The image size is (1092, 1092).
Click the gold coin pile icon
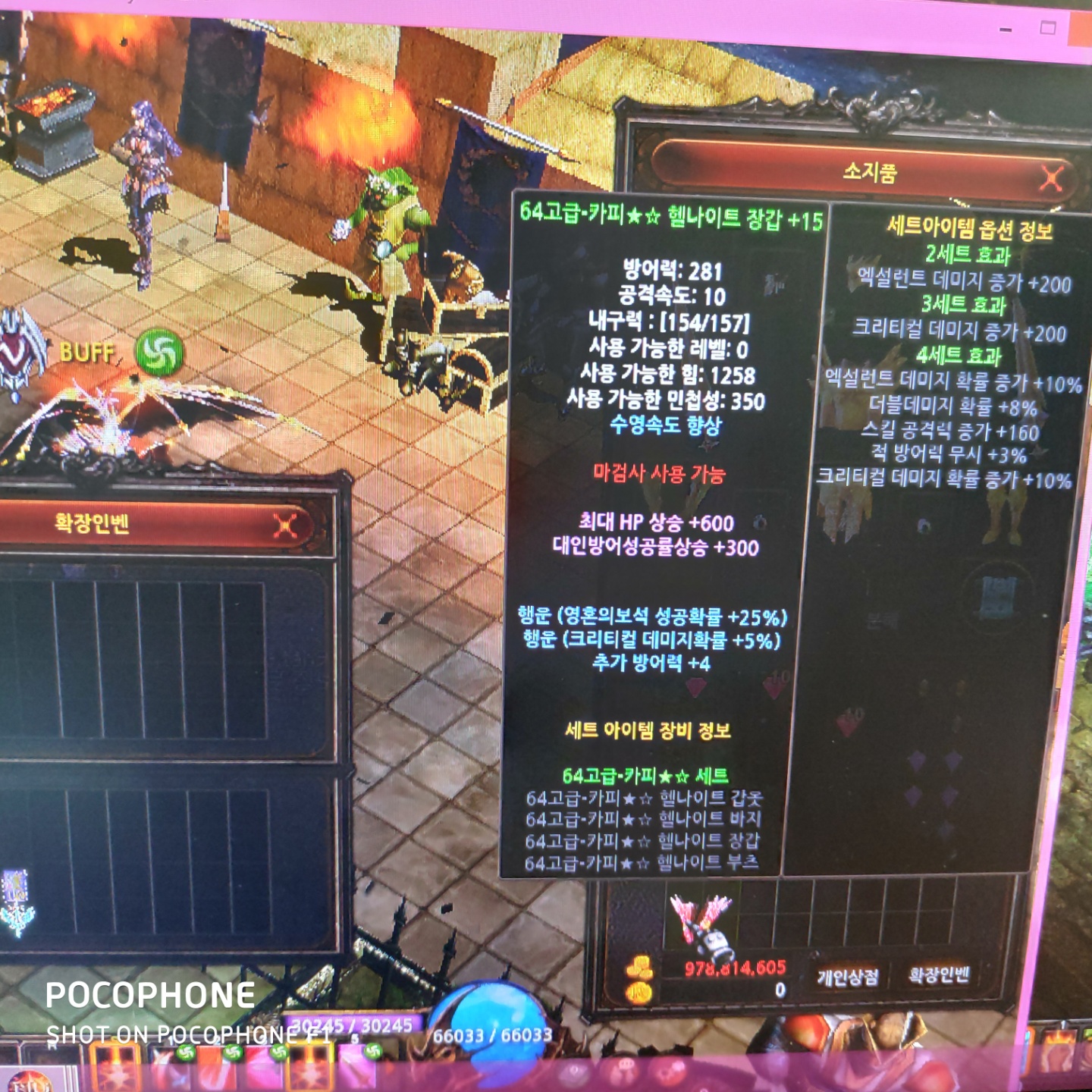click(639, 968)
